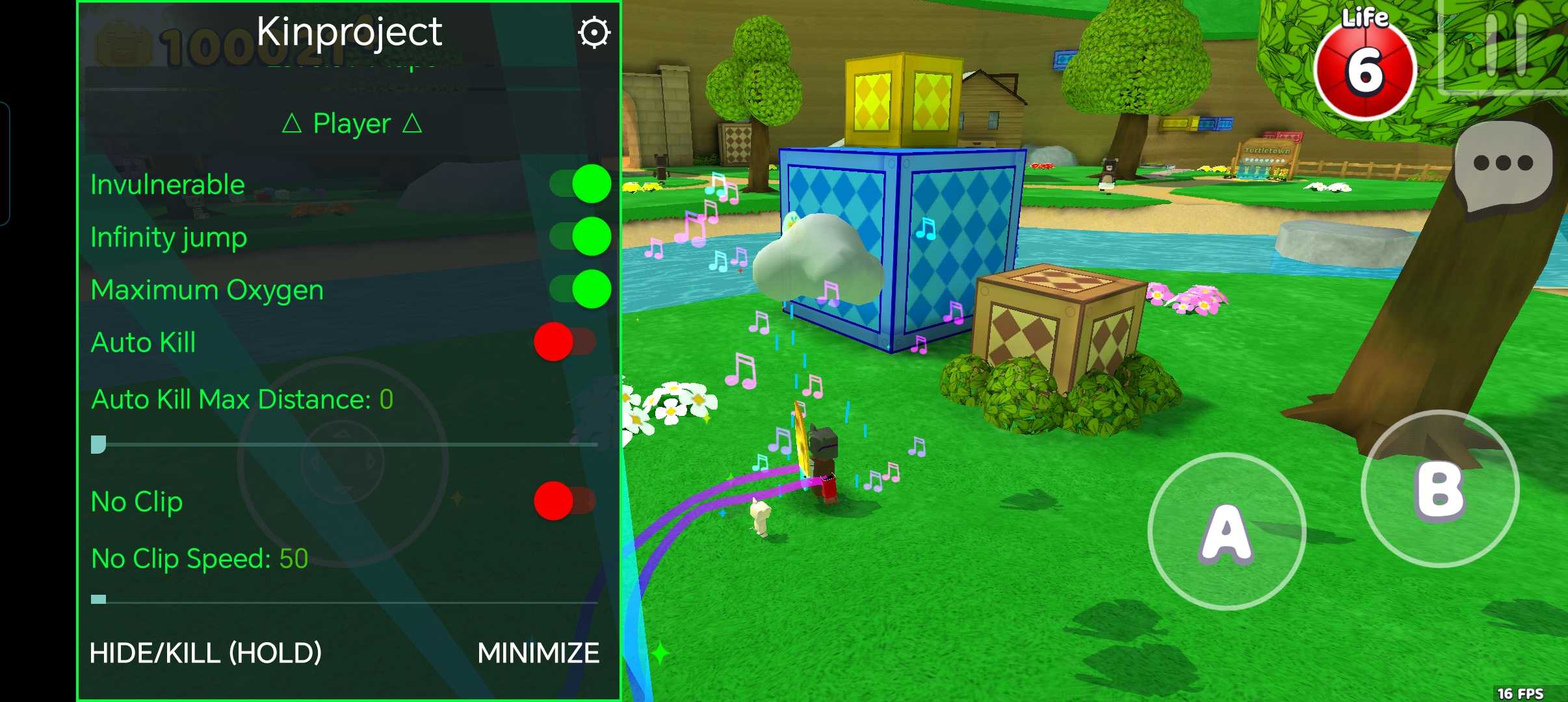Collapse the Player section header
1568x702 pixels.
[x=352, y=123]
